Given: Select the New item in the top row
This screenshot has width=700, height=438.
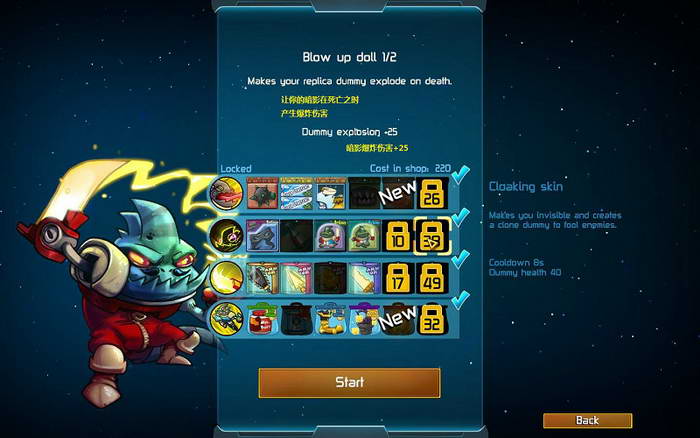Looking at the screenshot, I should [398, 190].
